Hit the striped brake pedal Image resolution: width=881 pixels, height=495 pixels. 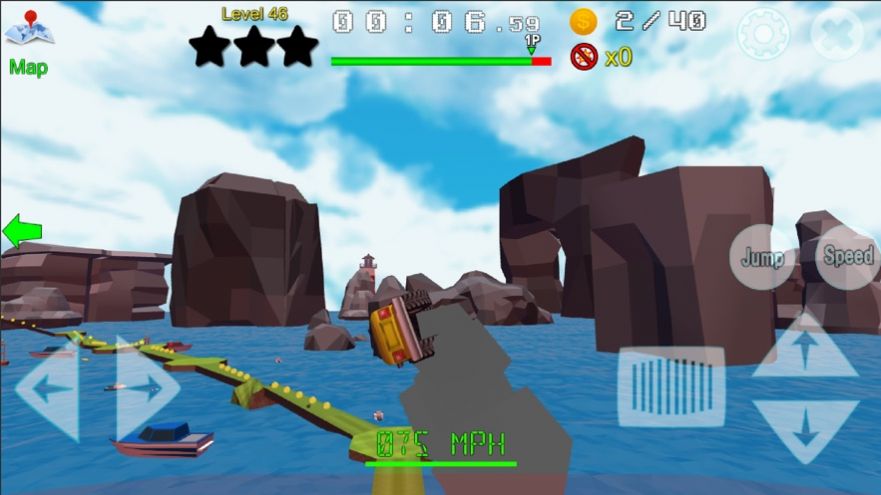tap(671, 386)
